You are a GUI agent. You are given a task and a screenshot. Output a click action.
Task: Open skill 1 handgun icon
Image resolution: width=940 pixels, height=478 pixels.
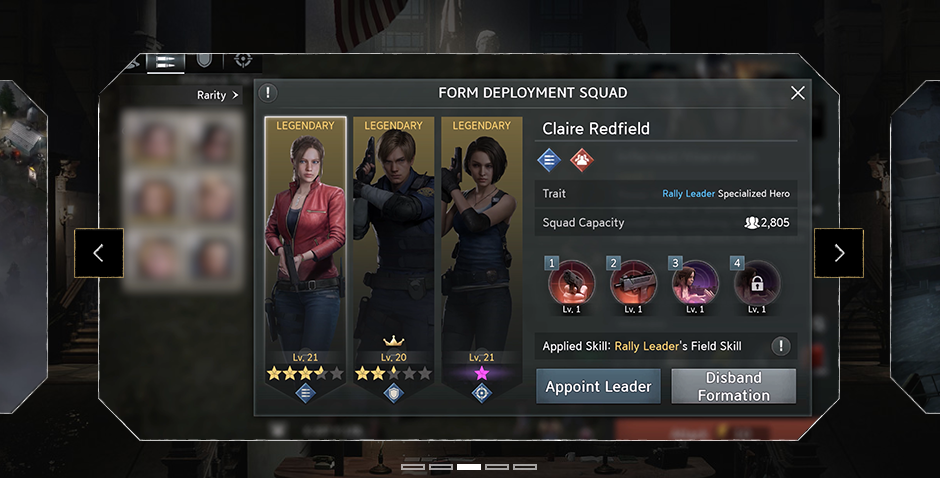coord(570,283)
